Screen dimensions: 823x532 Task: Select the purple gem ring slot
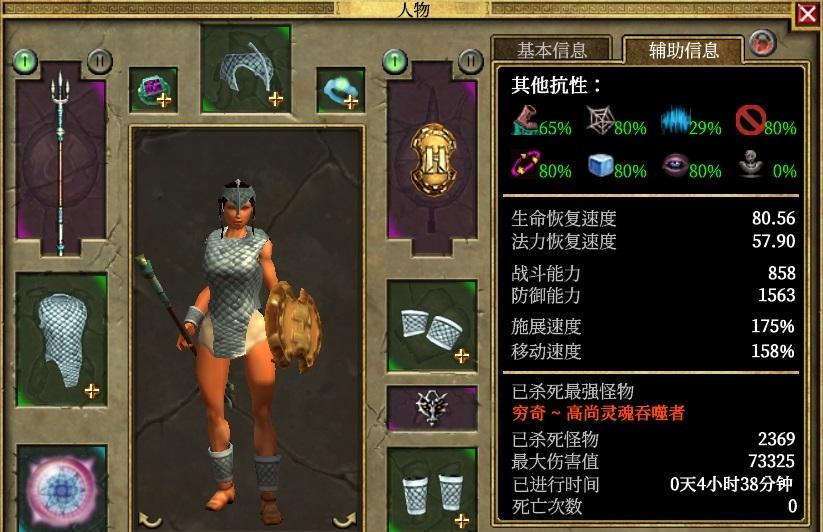(154, 89)
